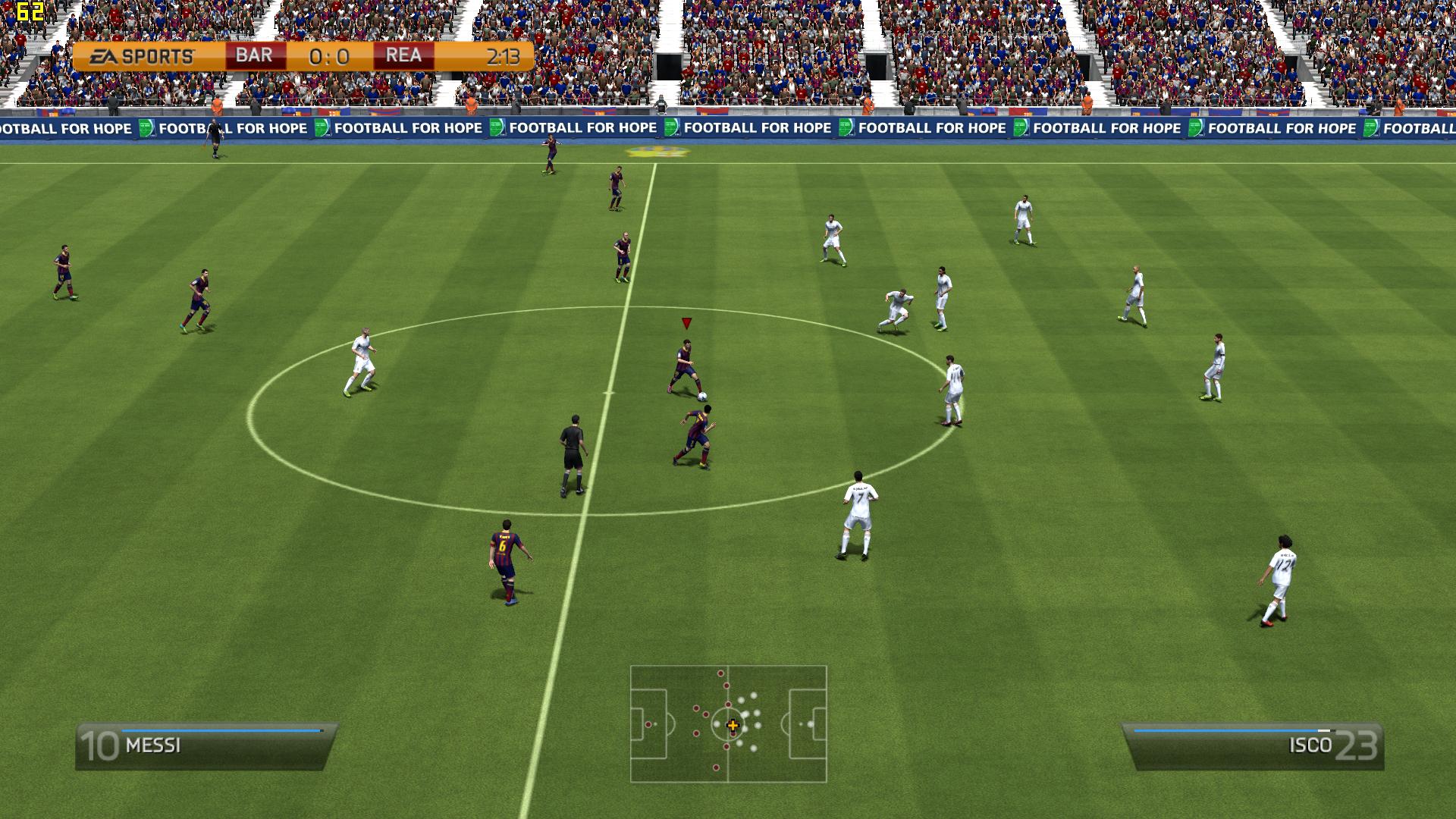The height and width of the screenshot is (819, 1456).
Task: Click the pitch radar minimap
Action: 728,724
